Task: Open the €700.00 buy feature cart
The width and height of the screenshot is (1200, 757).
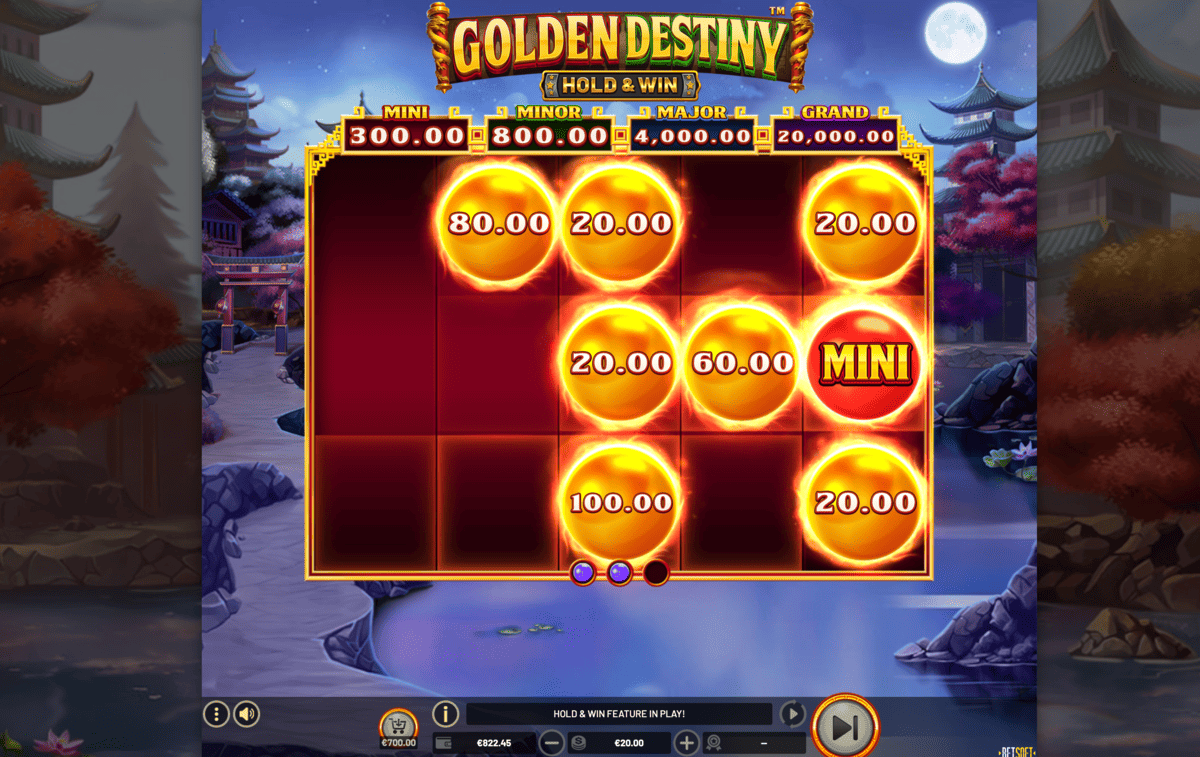Action: 398,730
